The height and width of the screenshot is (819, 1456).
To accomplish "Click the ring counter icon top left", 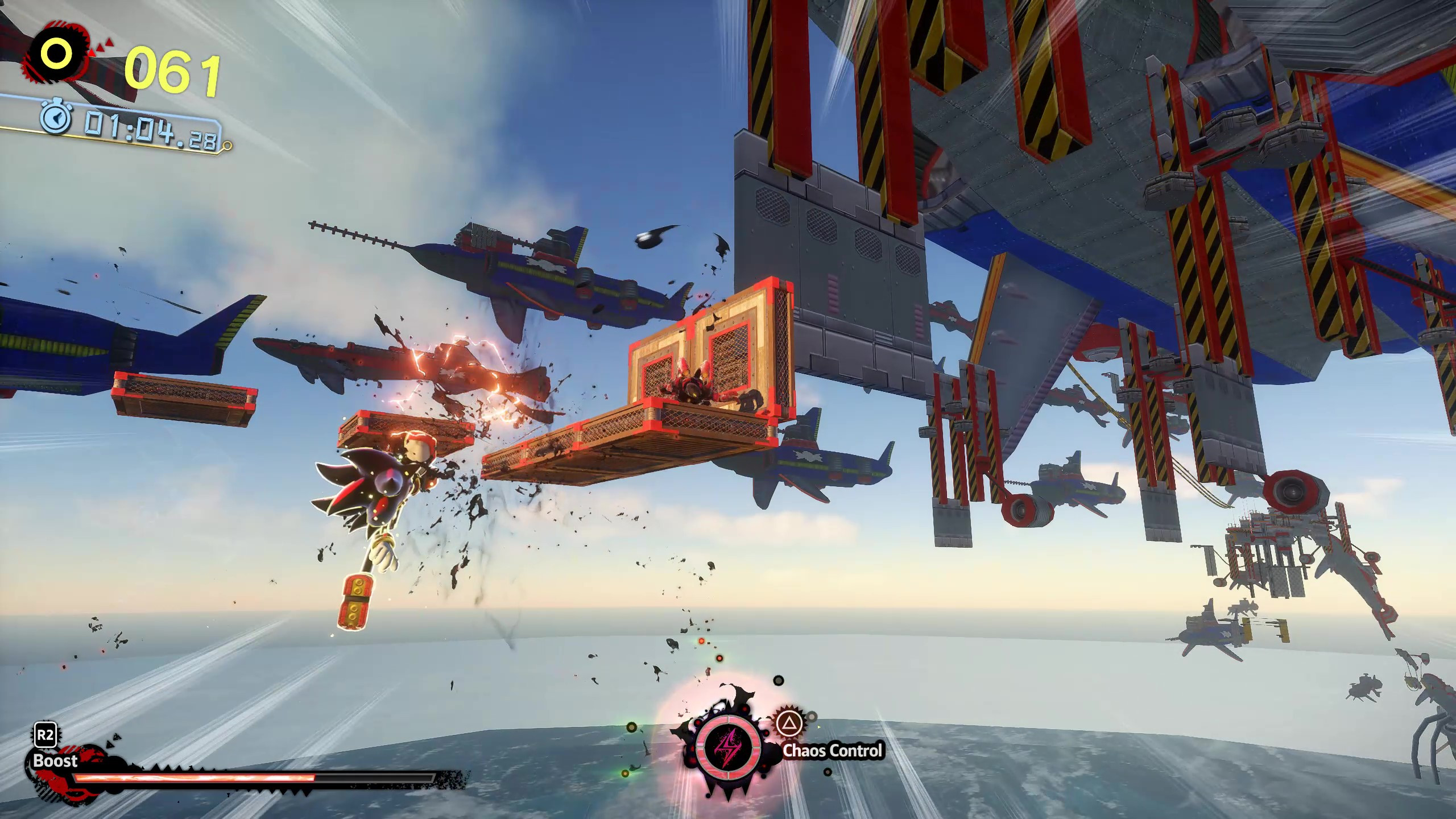I will coord(56,55).
